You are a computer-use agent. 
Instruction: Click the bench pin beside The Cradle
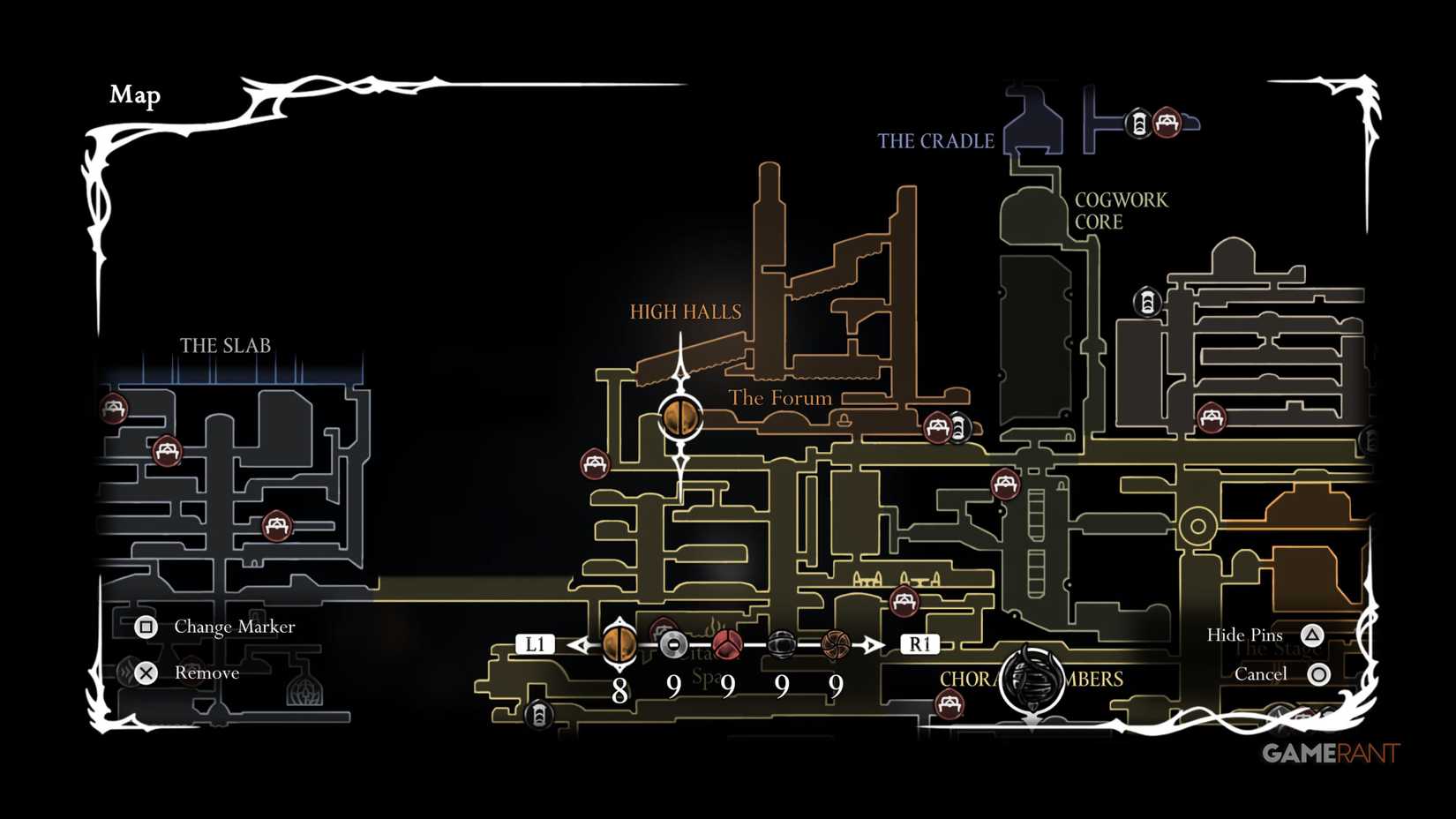click(x=1167, y=122)
